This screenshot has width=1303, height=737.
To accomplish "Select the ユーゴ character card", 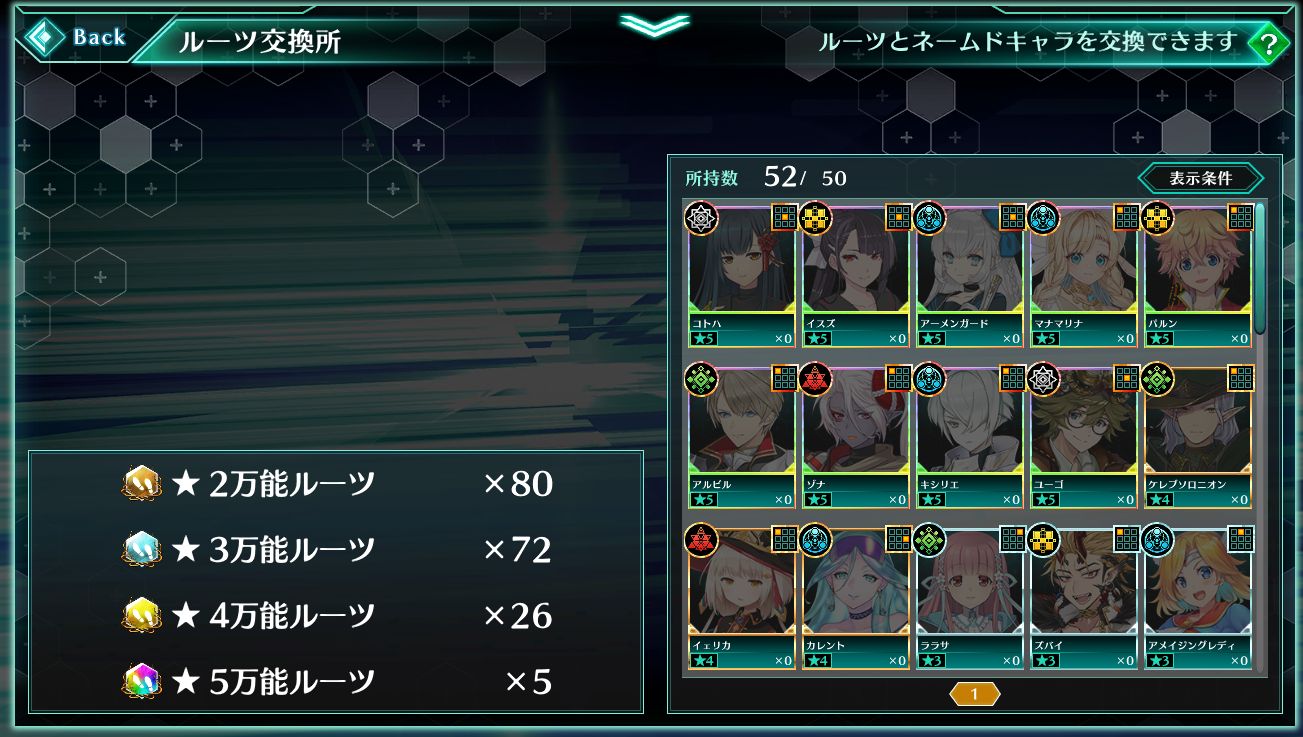I will [1083, 436].
